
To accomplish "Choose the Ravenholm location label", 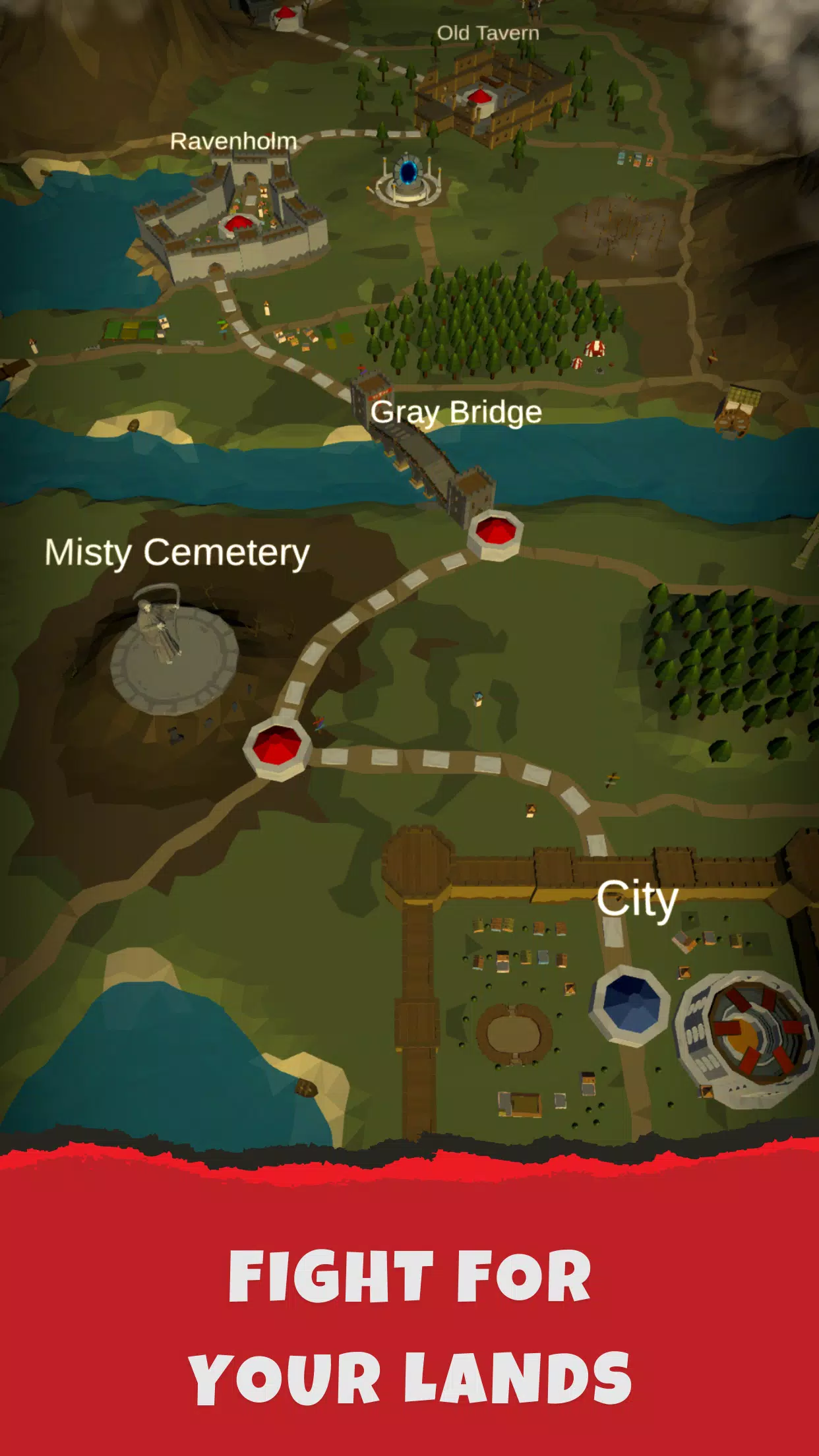I will 233,141.
